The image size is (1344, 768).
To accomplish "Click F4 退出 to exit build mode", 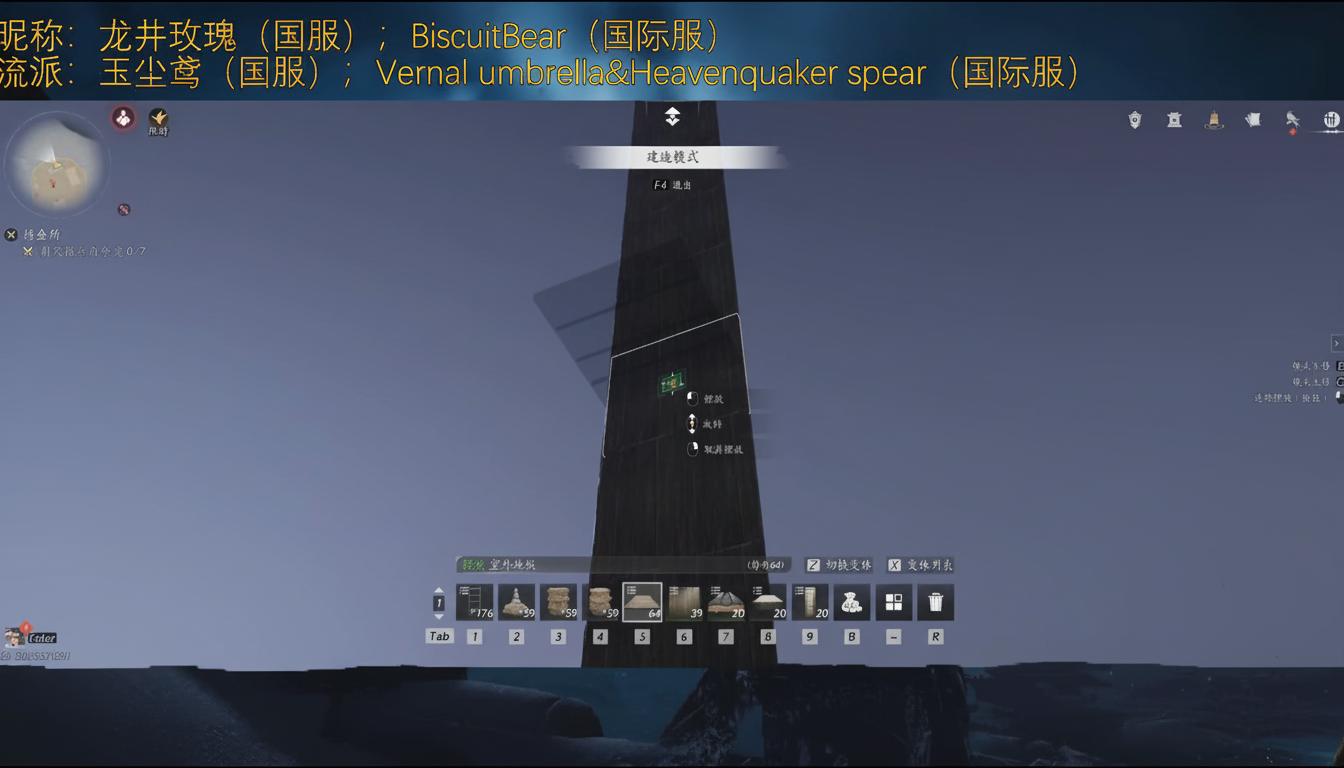I will click(x=672, y=184).
